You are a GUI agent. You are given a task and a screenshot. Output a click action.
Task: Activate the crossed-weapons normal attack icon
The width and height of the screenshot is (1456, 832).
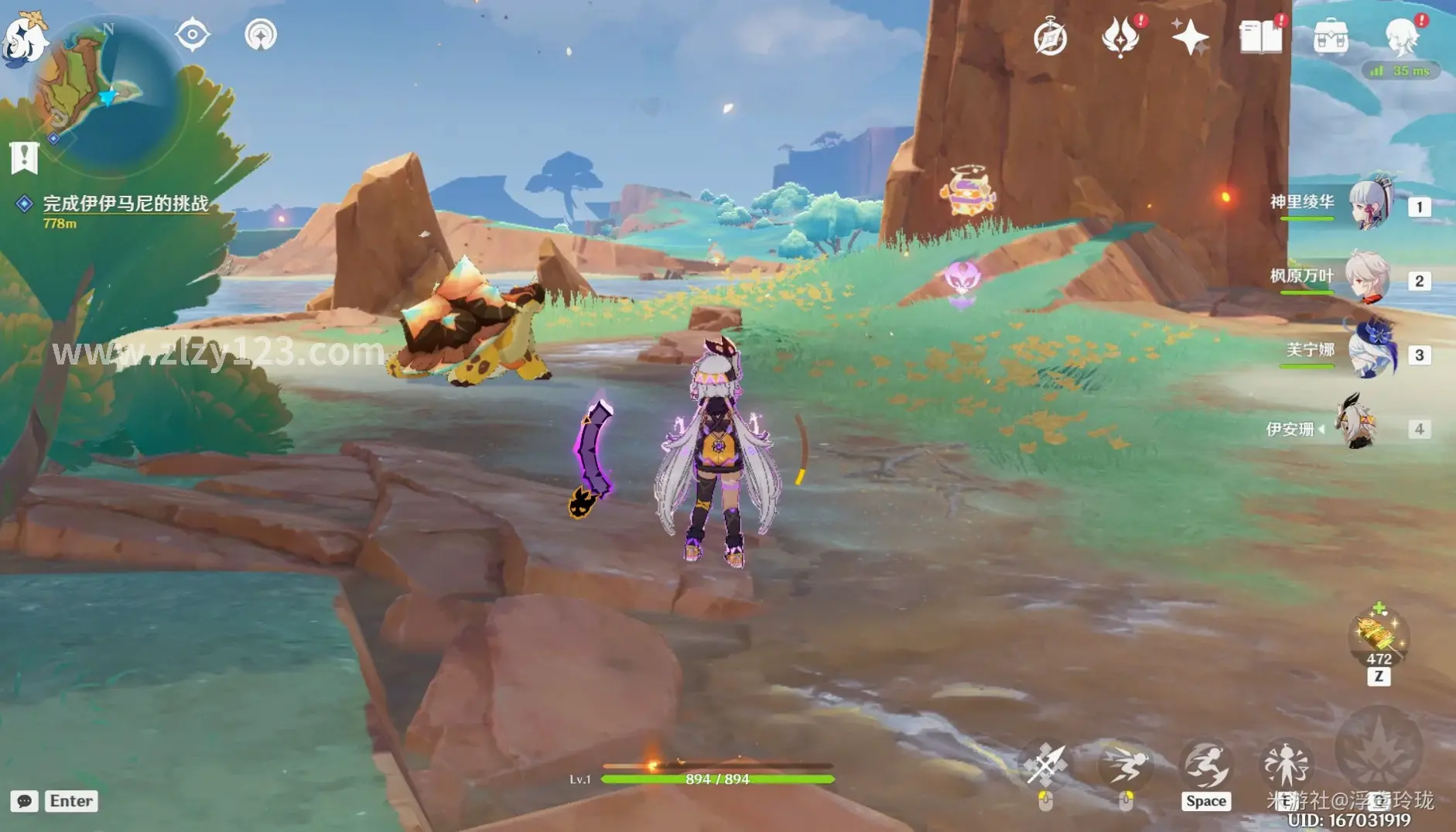click(1045, 765)
